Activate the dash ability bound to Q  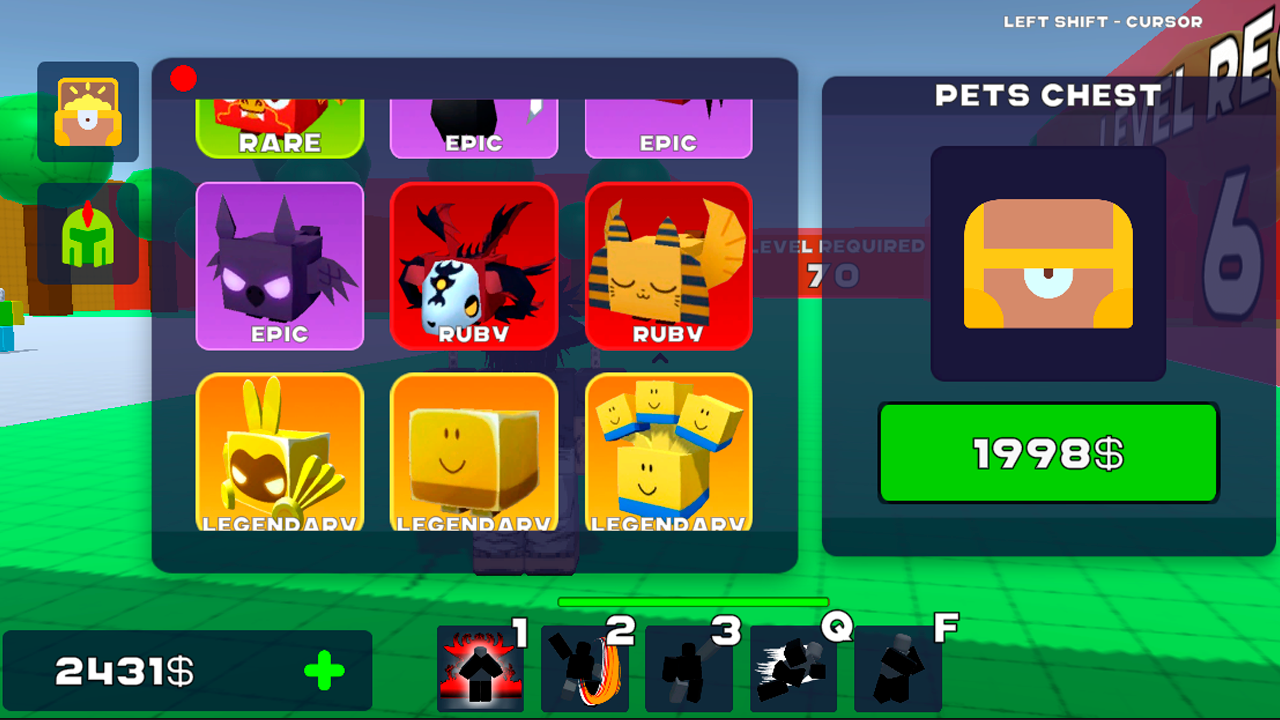792,670
